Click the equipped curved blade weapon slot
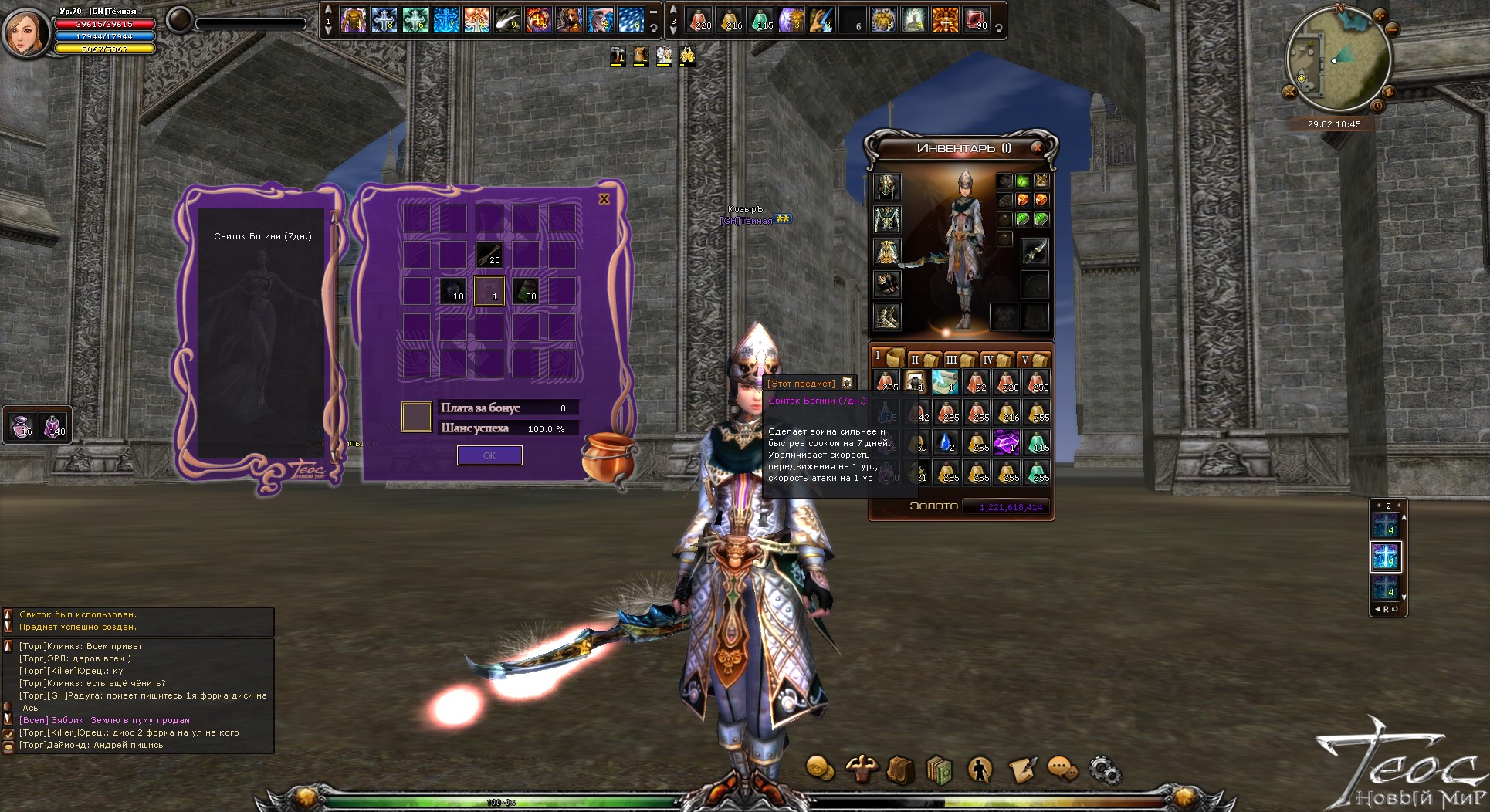 [x=1035, y=252]
